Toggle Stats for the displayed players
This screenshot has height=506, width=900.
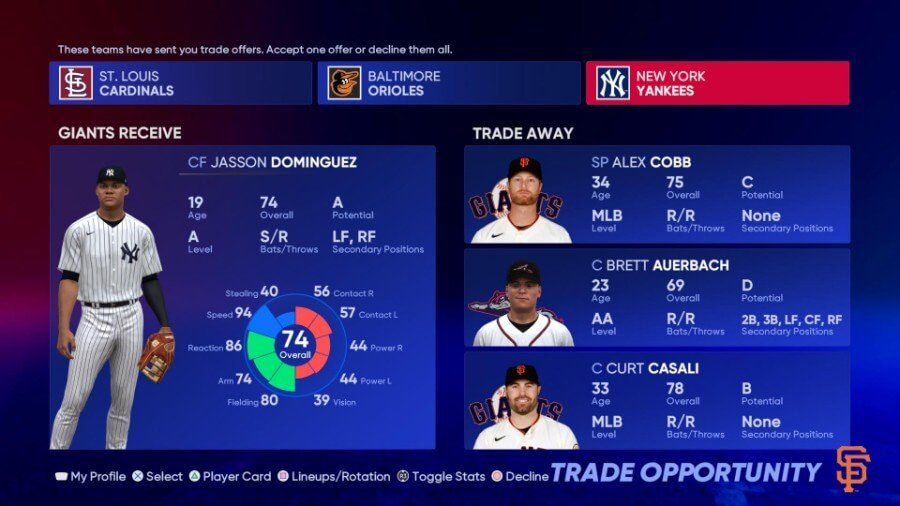(x=443, y=477)
